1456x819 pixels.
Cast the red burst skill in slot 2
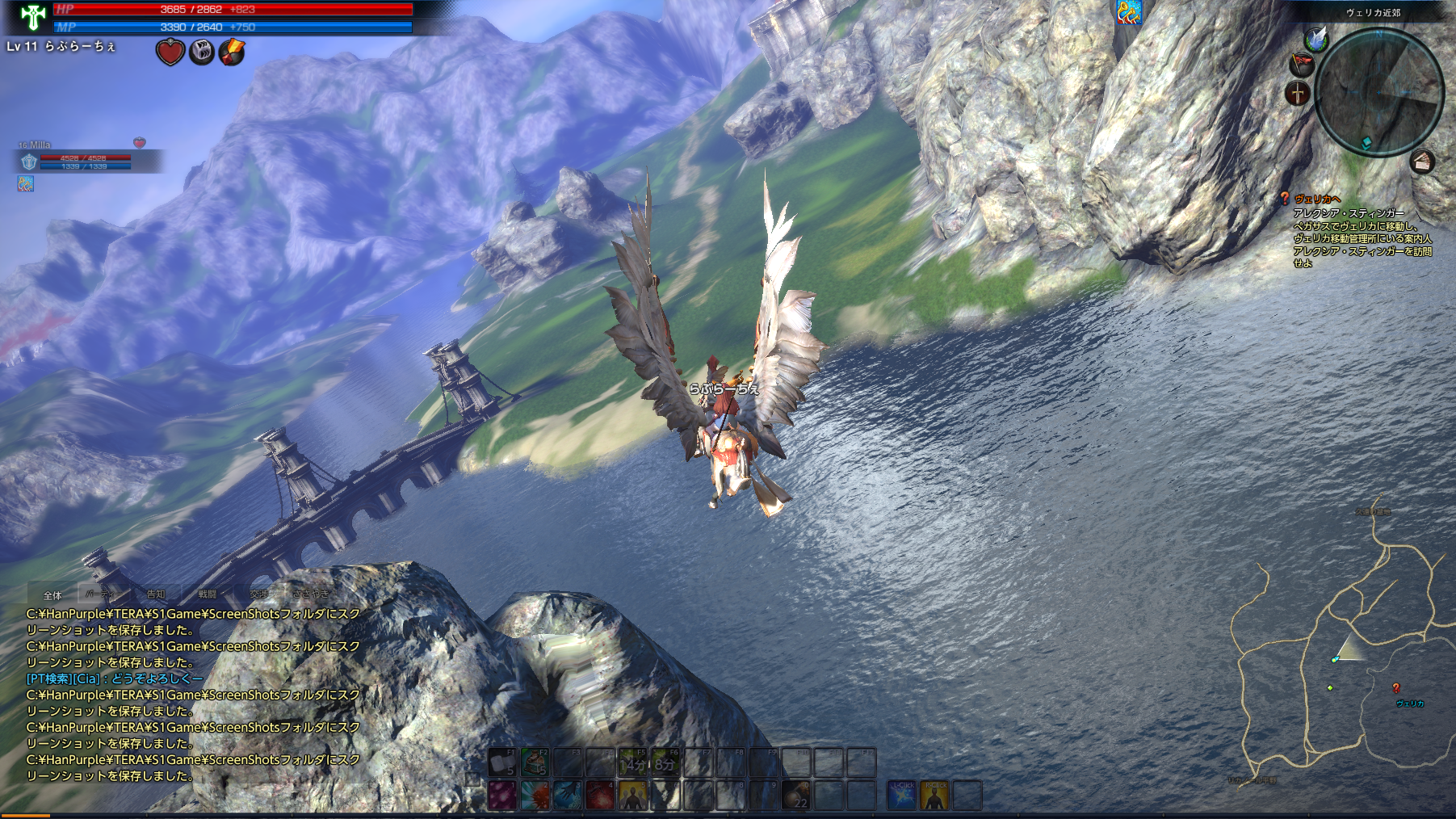tap(535, 795)
